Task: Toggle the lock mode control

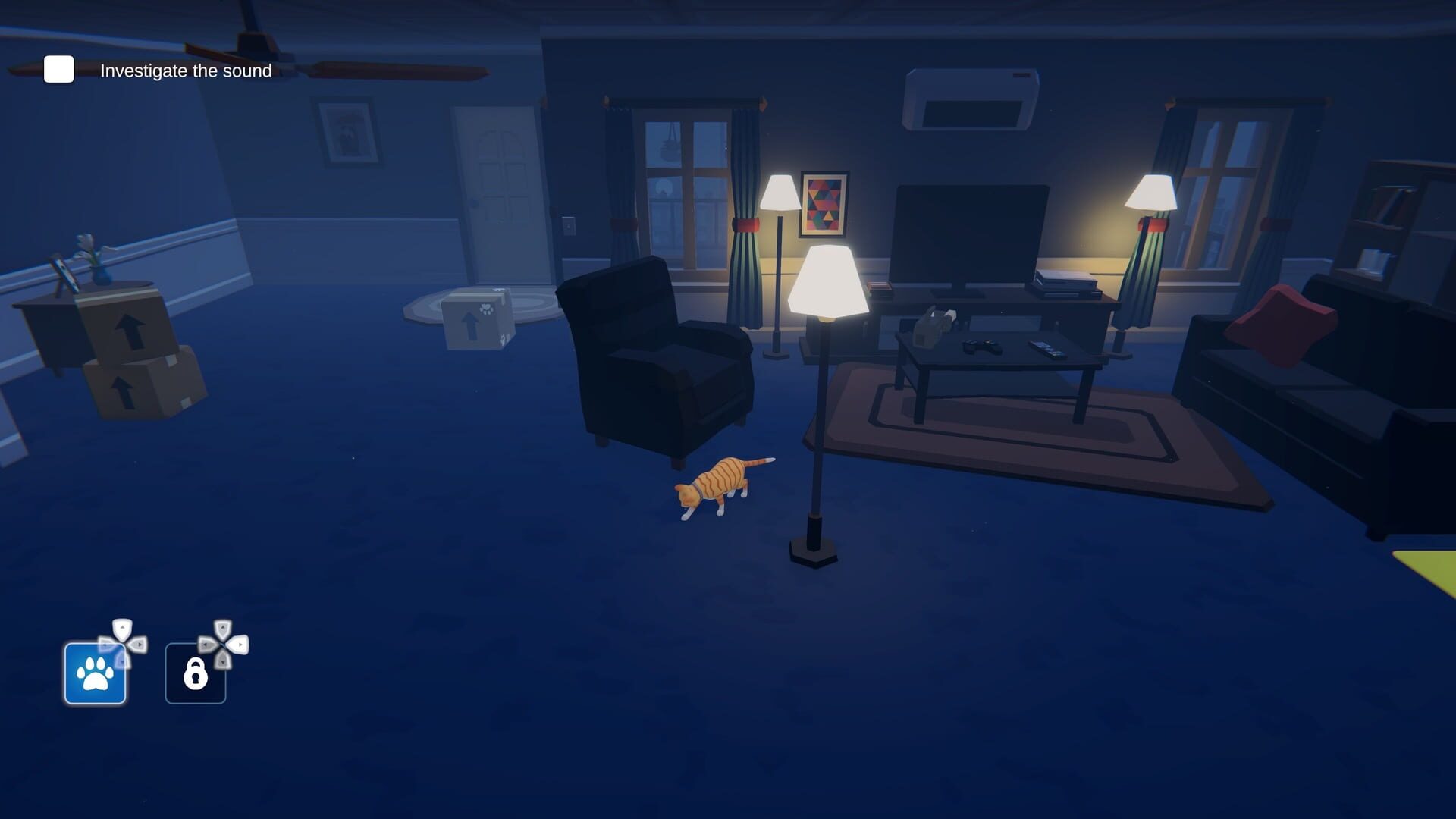Action: (x=195, y=673)
